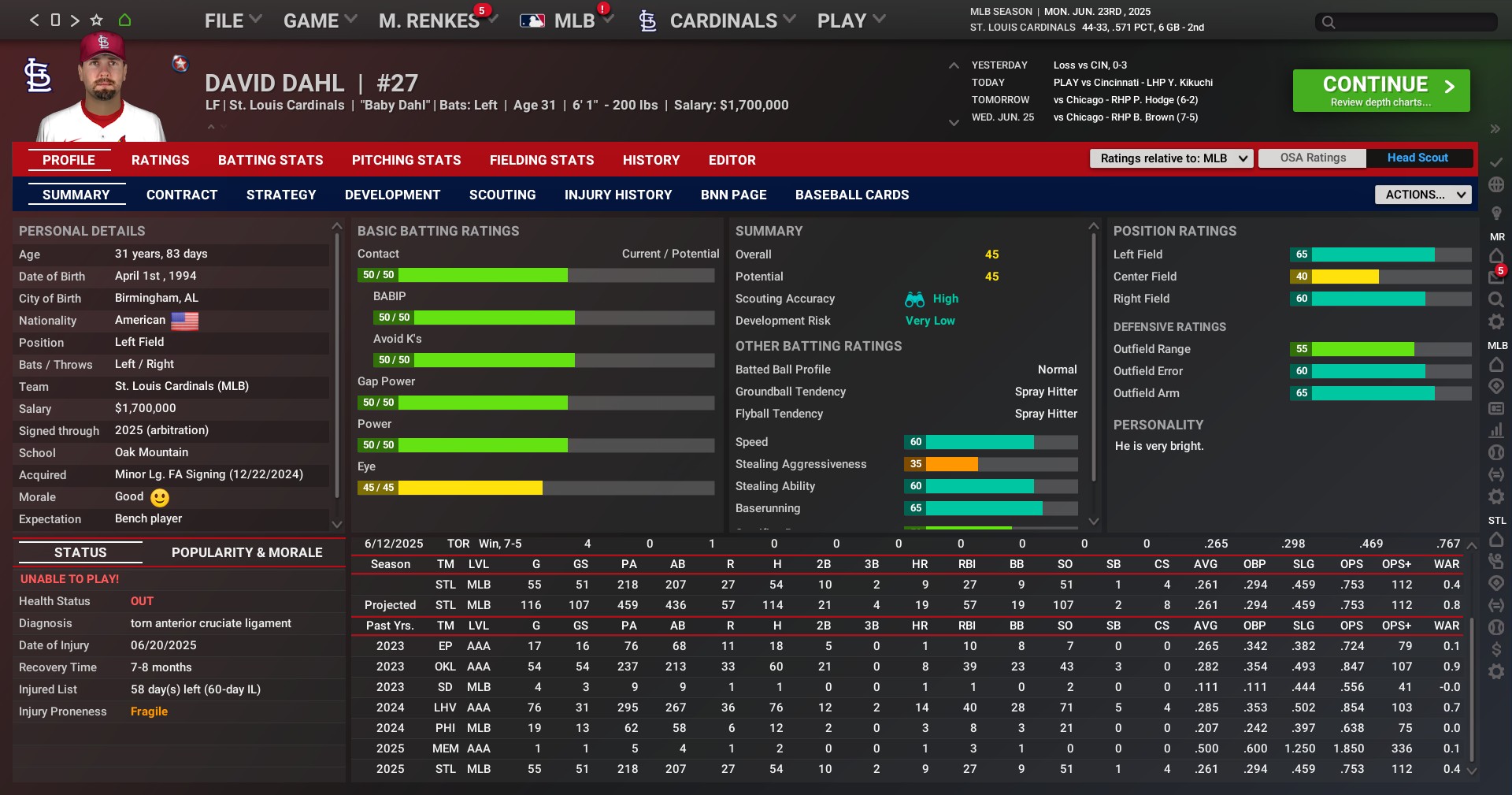Switch to the RATINGS tab
The width and height of the screenshot is (1512, 795).
coord(161,160)
